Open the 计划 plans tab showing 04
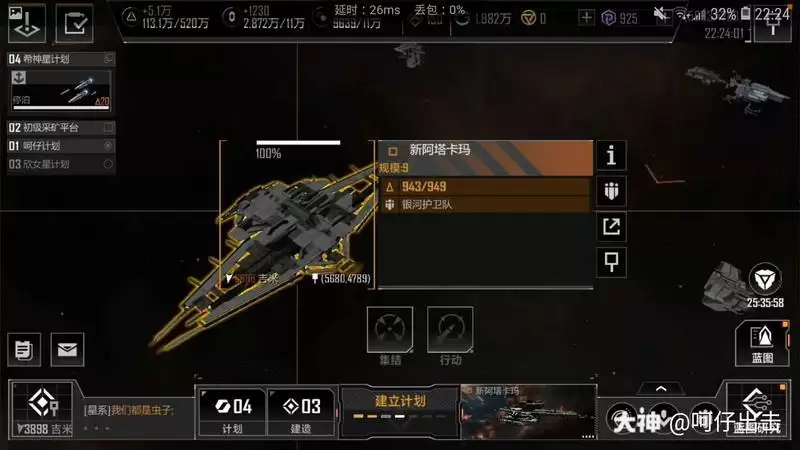Image resolution: width=800 pixels, height=450 pixels. [x=232, y=412]
